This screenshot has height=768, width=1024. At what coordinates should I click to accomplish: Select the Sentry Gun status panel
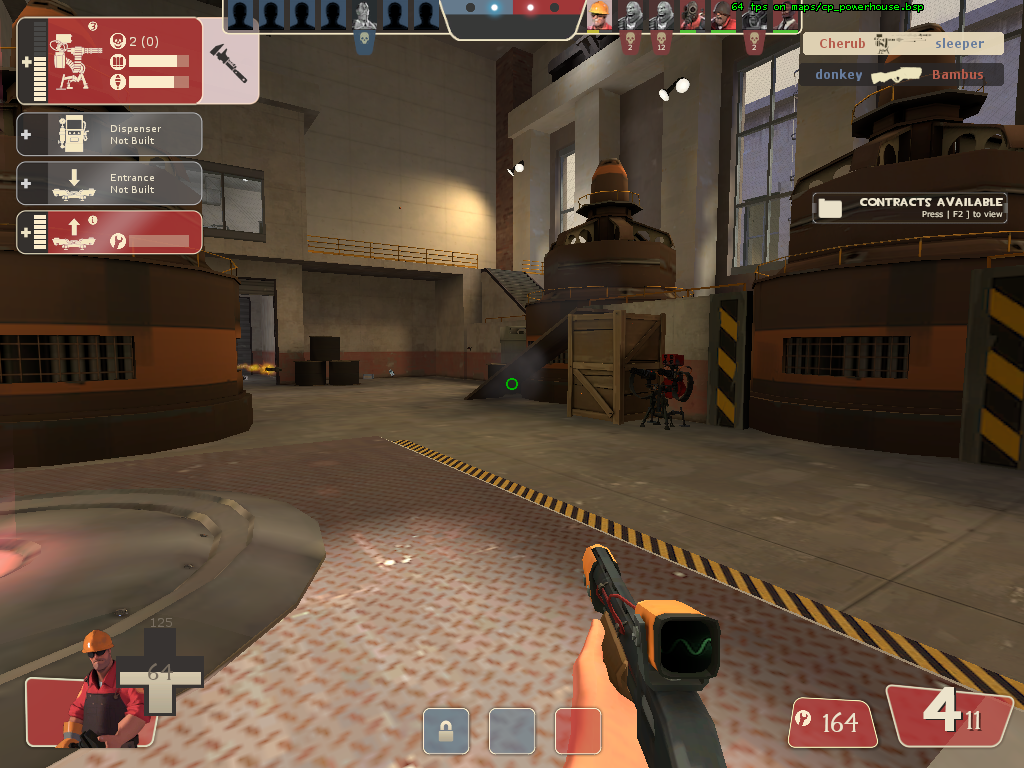pos(110,61)
